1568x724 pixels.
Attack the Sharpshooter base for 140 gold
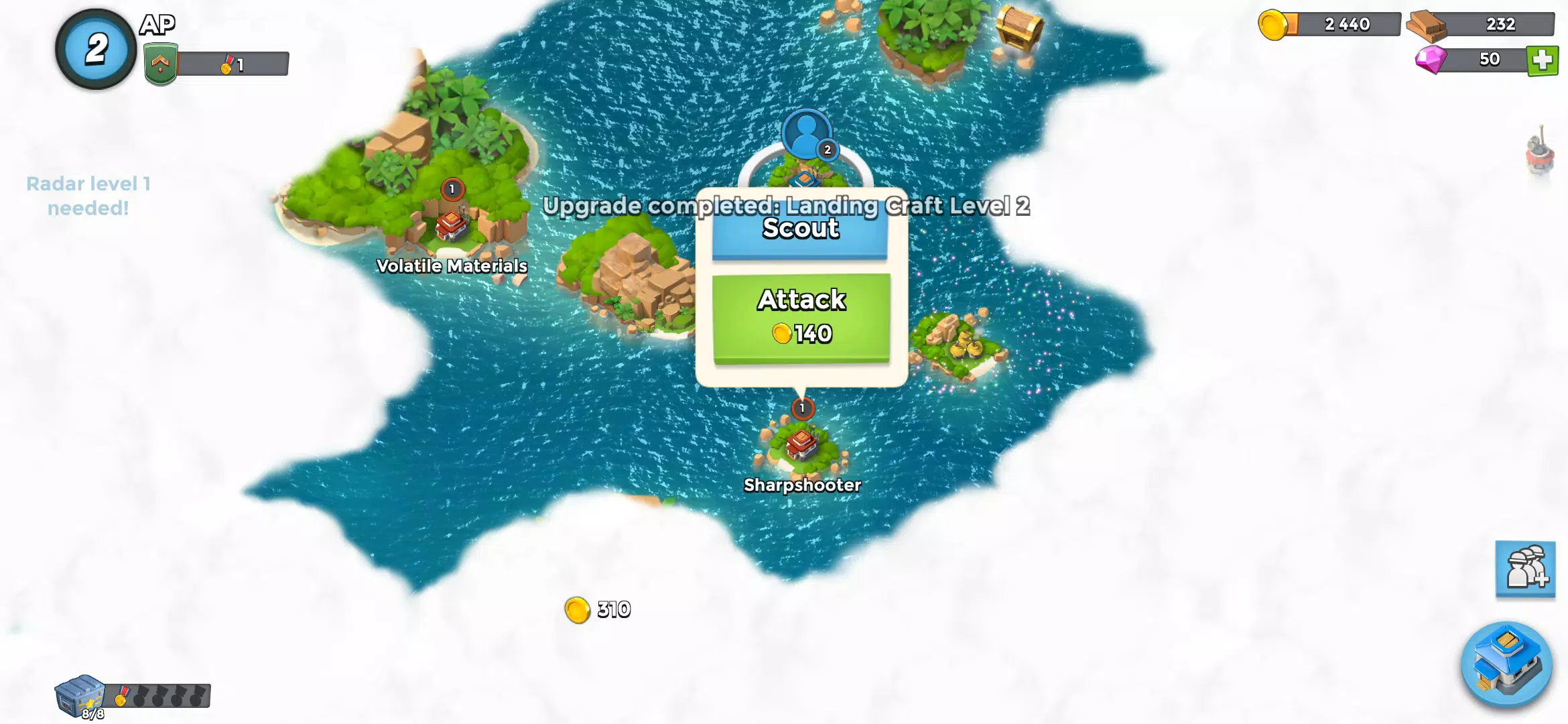pos(801,316)
